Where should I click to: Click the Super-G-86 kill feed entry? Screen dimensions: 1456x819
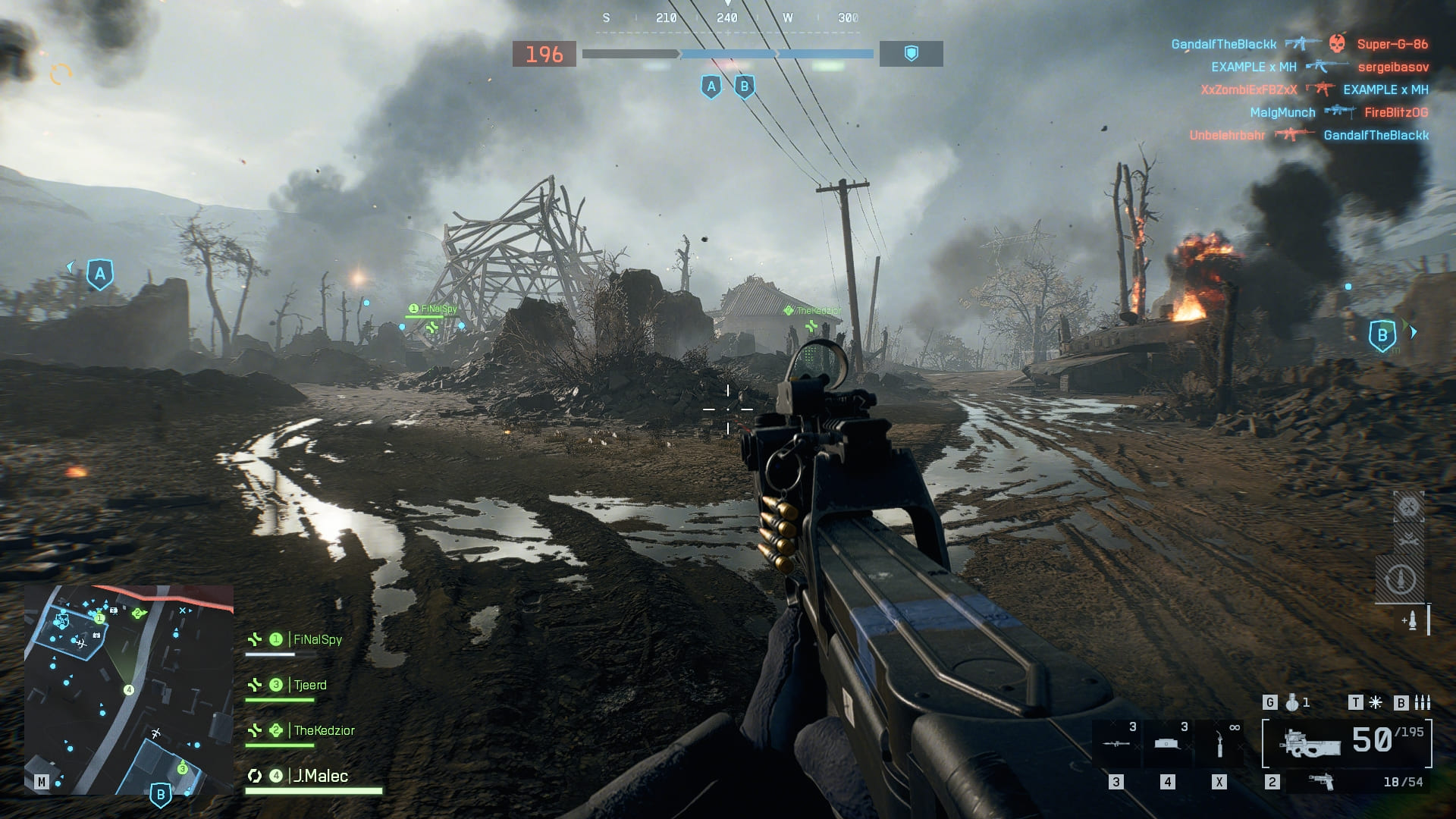pos(1392,44)
